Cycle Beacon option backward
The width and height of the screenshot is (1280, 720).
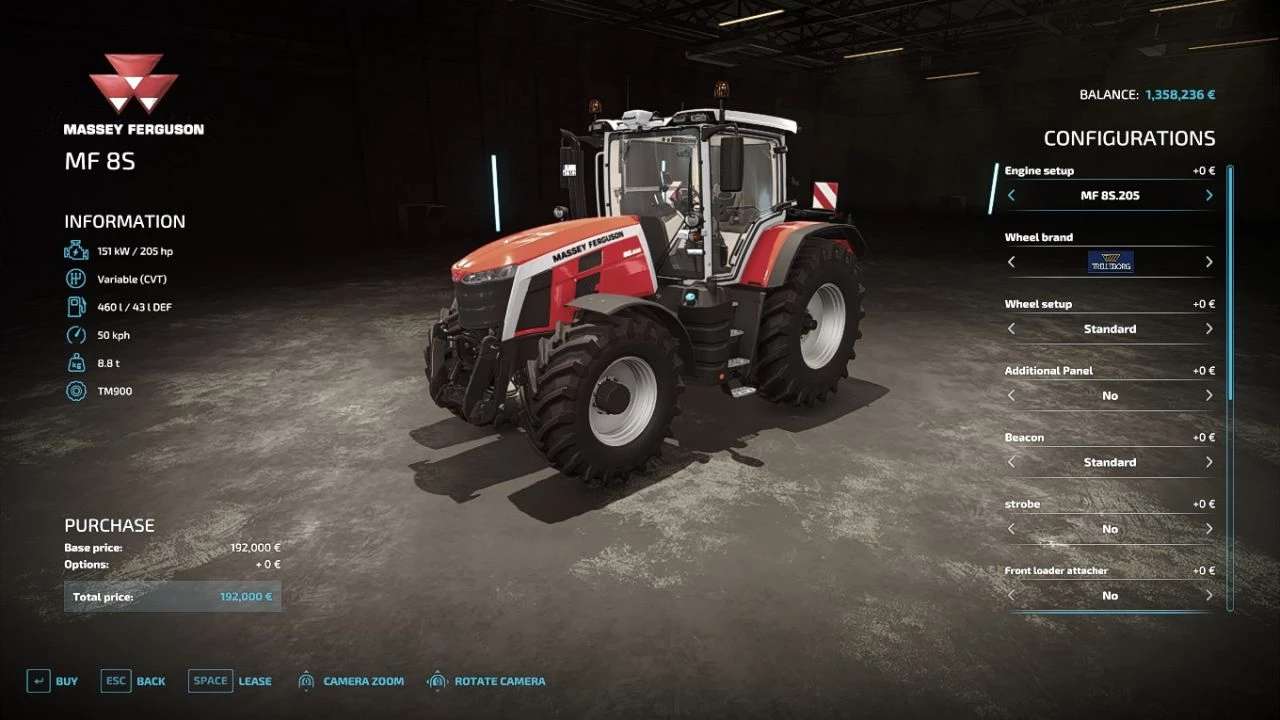(x=1011, y=462)
